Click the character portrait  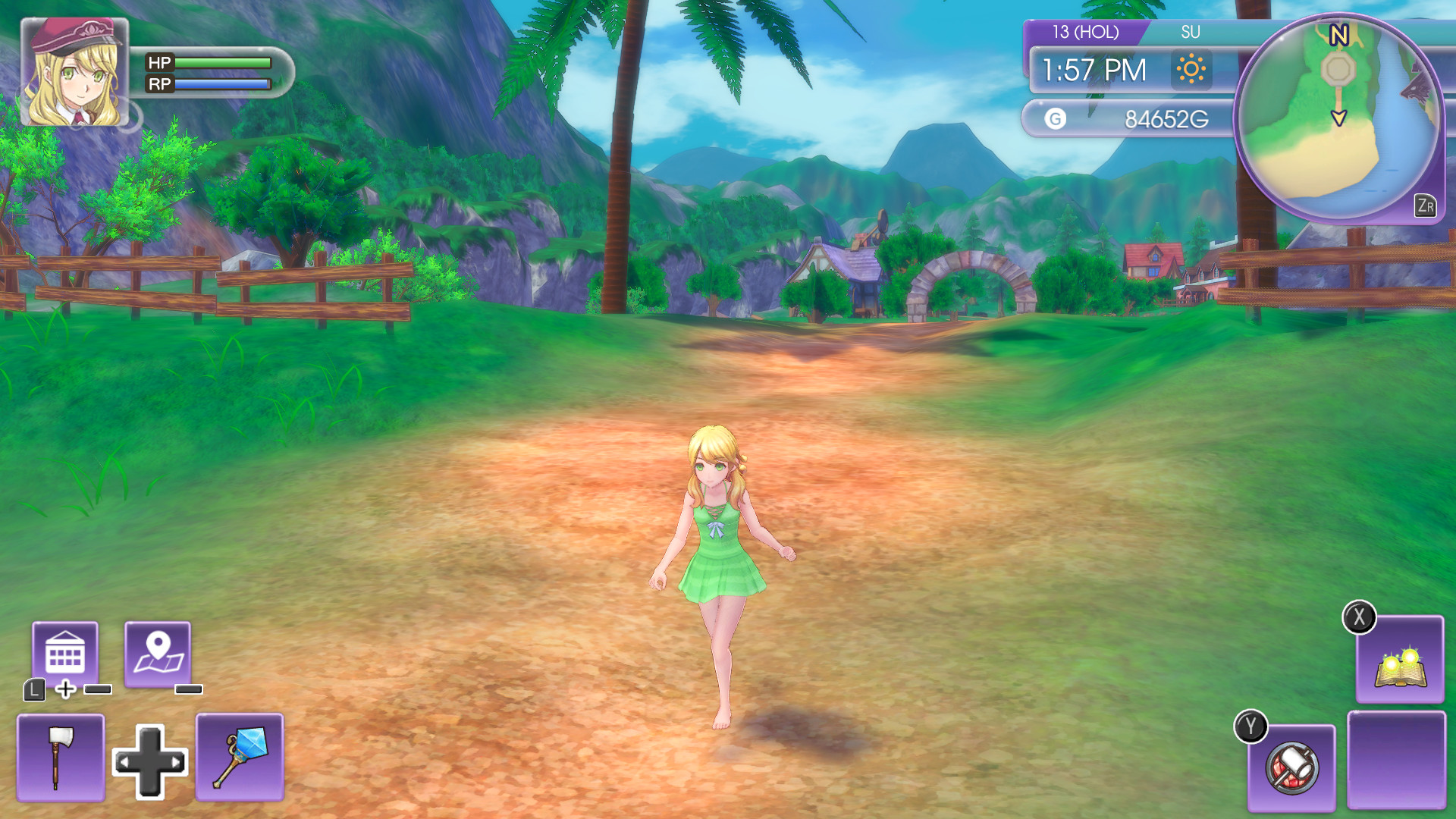click(x=76, y=74)
